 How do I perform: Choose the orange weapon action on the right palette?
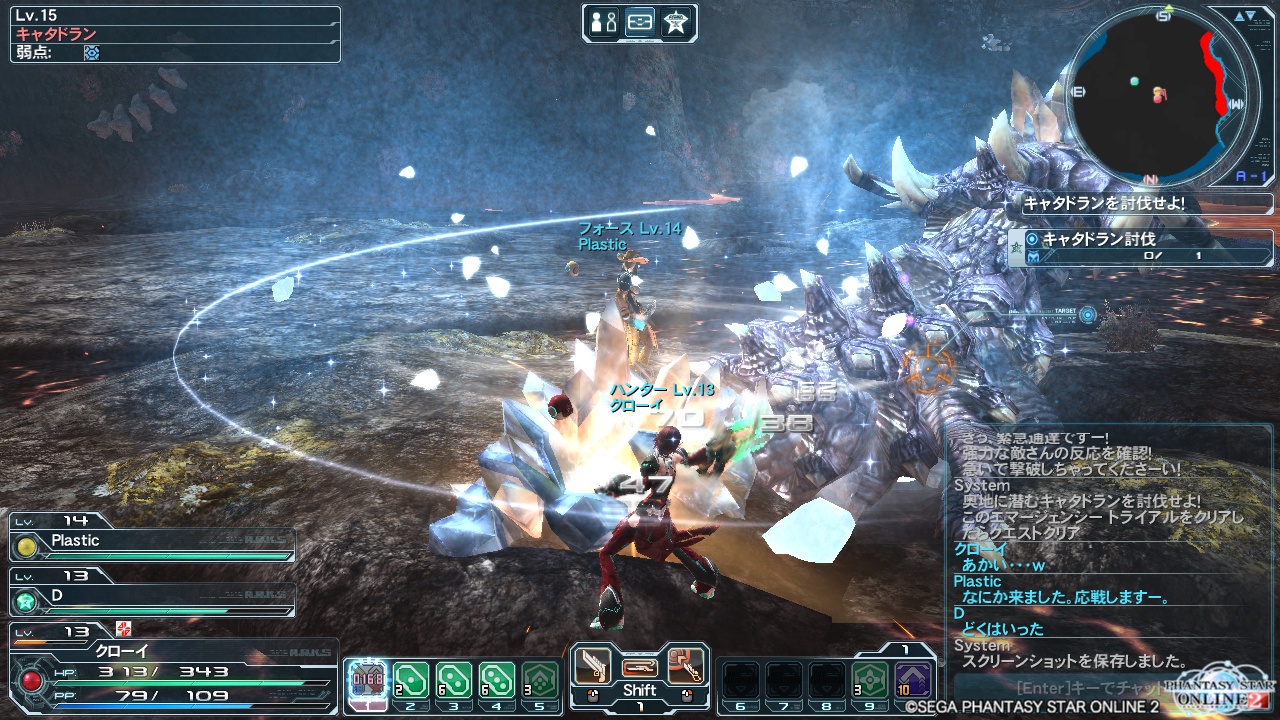tap(686, 666)
